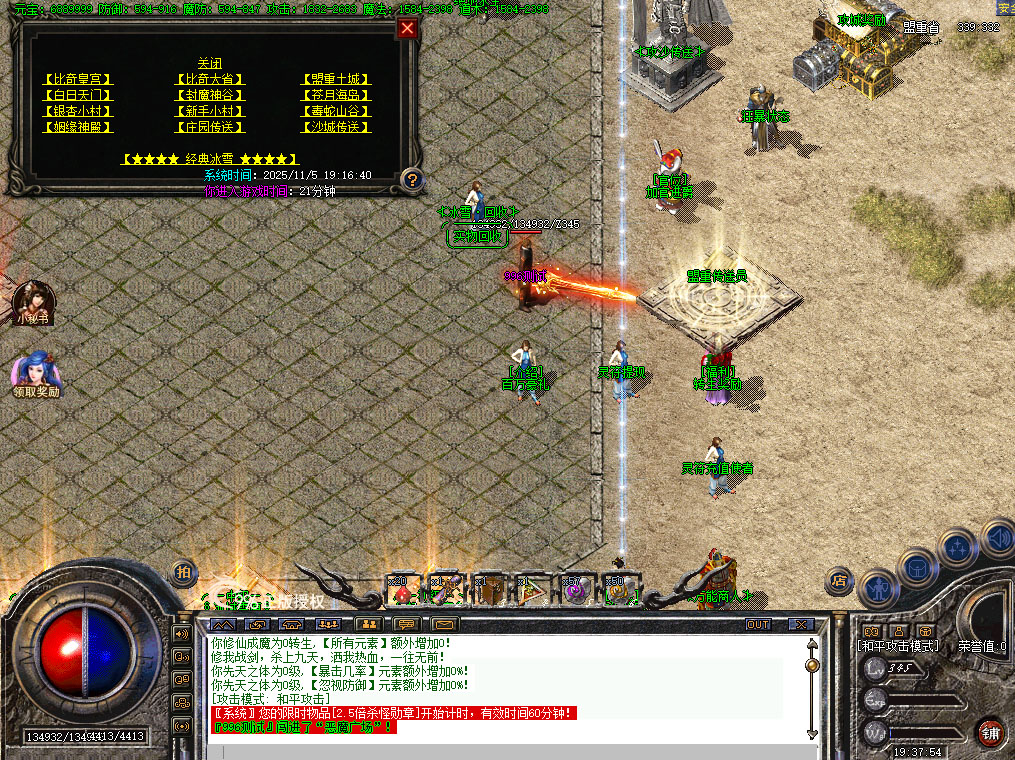The image size is (1015, 760).
Task: Travel to 苍月海岛
Action: [336, 95]
